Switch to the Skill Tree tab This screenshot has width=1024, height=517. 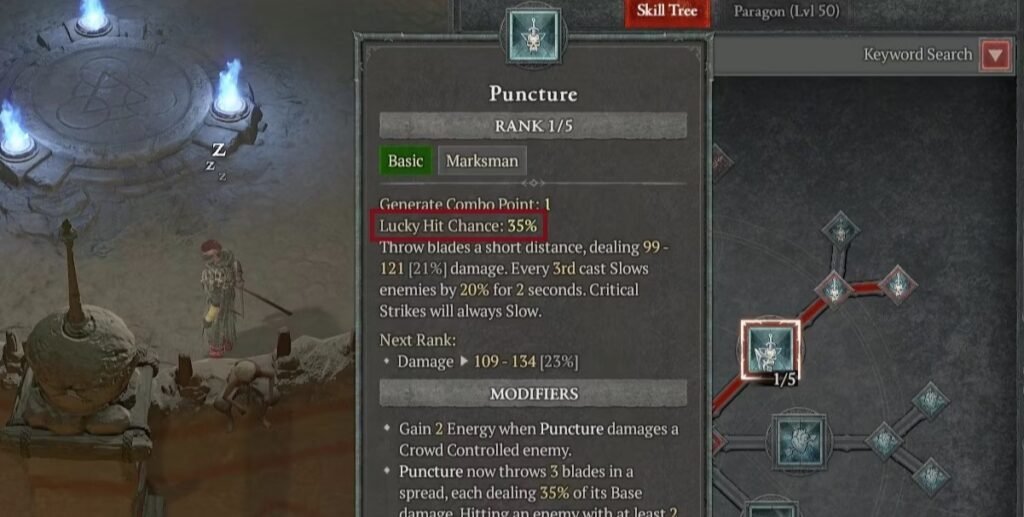(667, 11)
